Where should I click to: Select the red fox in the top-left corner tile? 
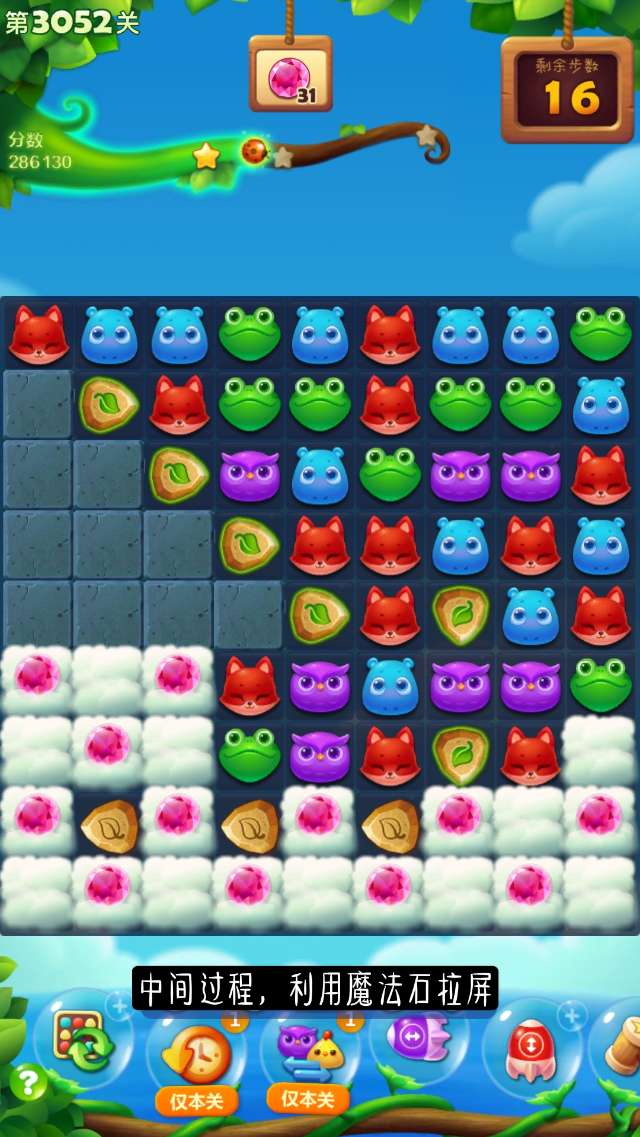tap(38, 335)
